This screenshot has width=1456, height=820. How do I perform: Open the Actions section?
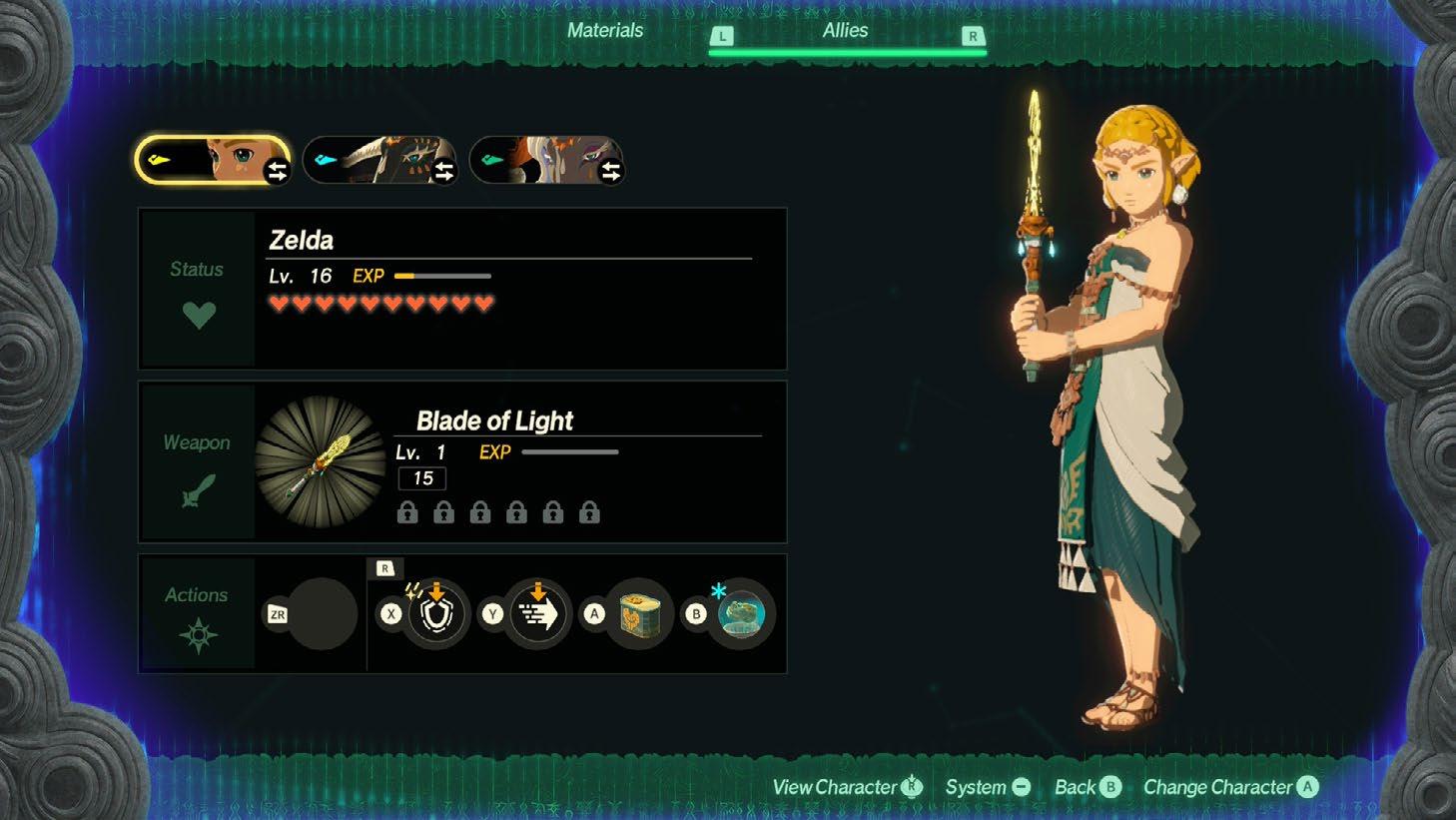(x=198, y=613)
